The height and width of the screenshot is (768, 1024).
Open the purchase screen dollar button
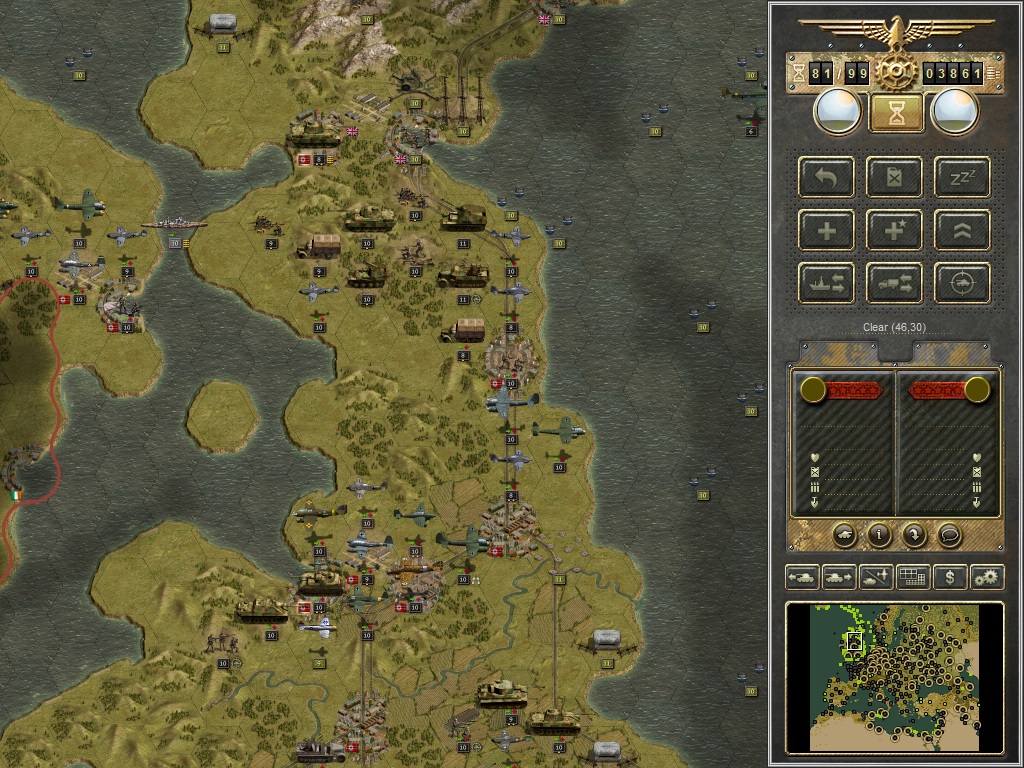pyautogui.click(x=949, y=577)
